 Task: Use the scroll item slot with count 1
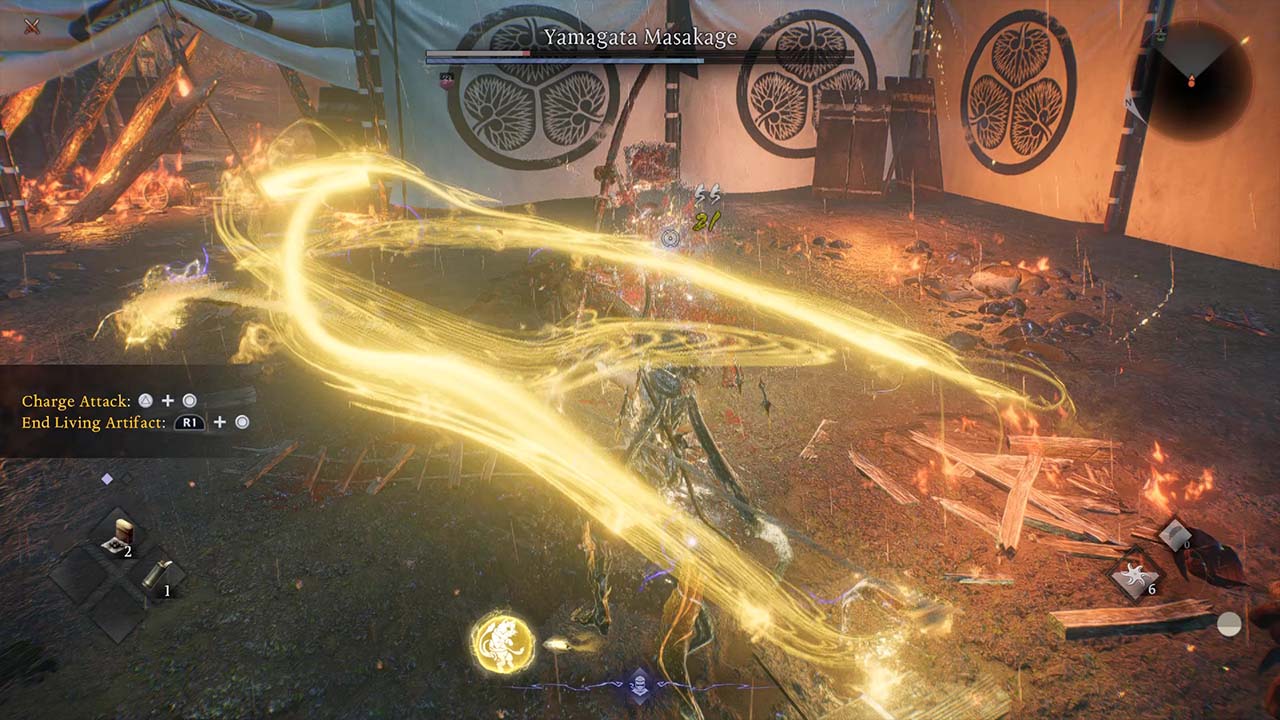(157, 574)
